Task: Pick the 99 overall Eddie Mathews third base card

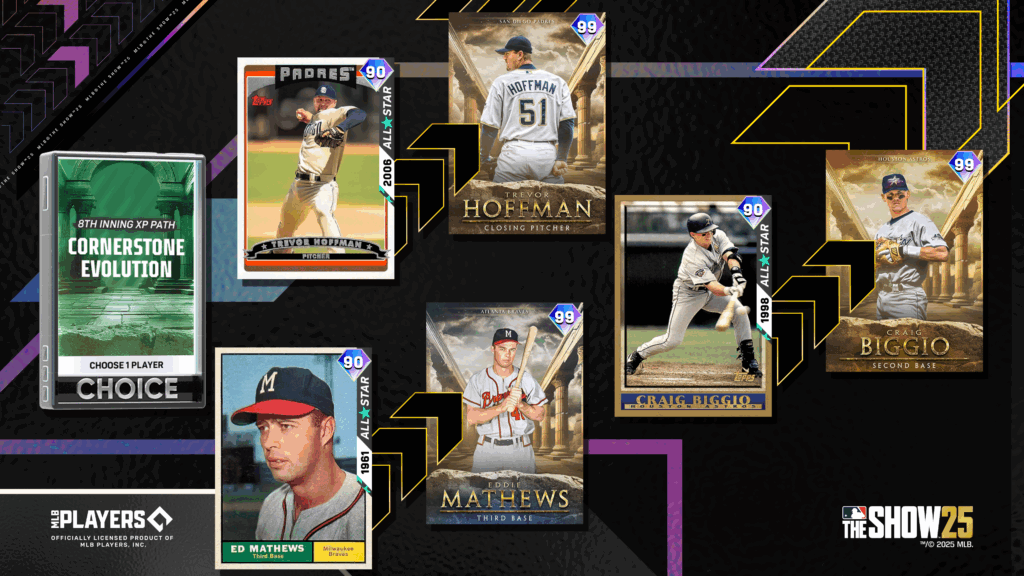Action: click(x=504, y=414)
